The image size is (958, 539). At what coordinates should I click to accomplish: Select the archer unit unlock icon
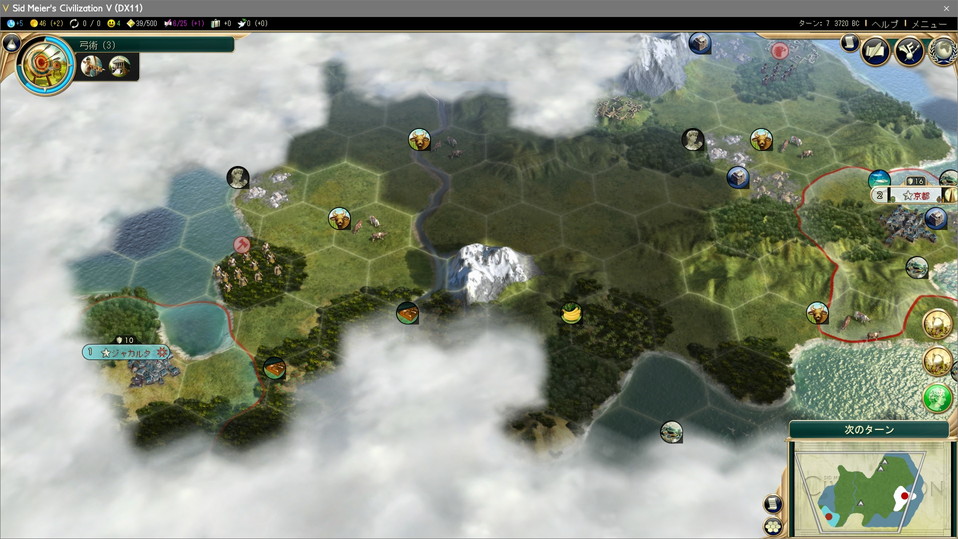tap(92, 66)
